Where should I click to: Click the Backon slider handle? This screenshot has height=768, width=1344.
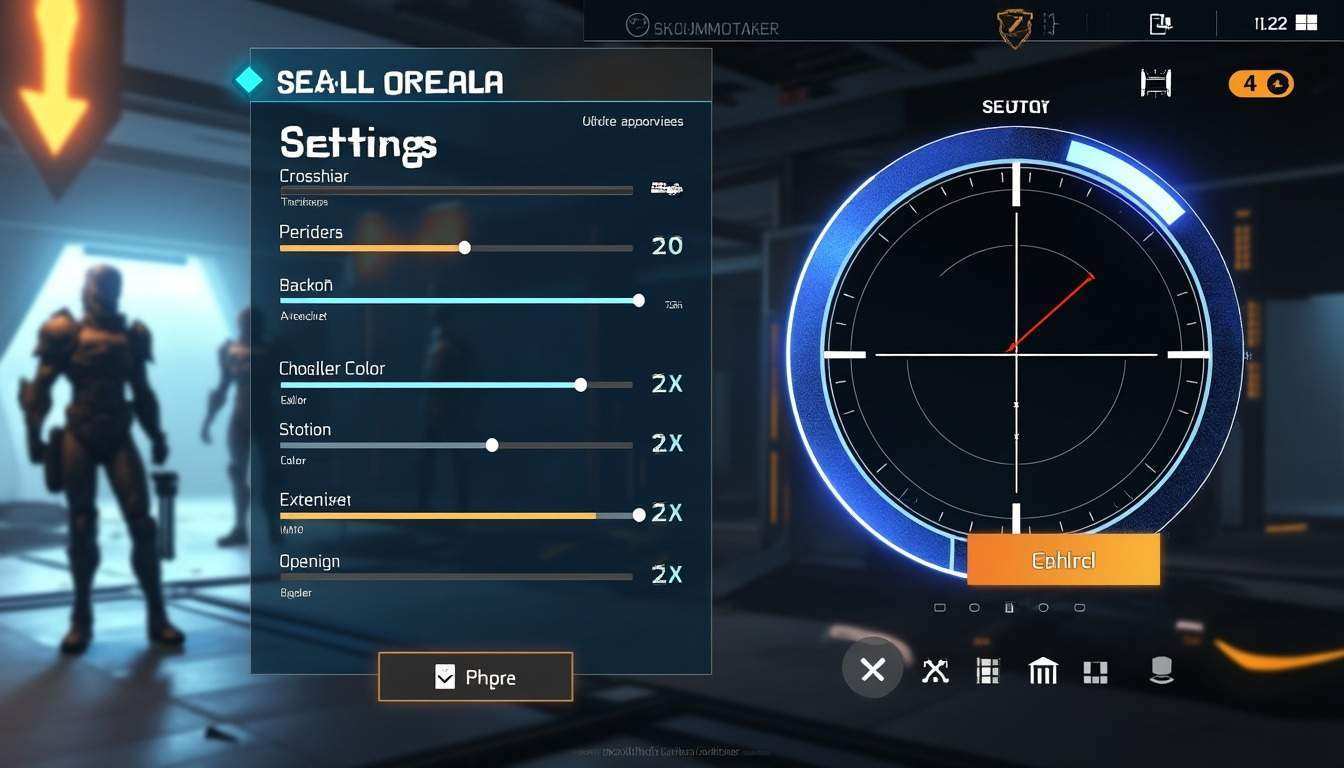pos(639,300)
